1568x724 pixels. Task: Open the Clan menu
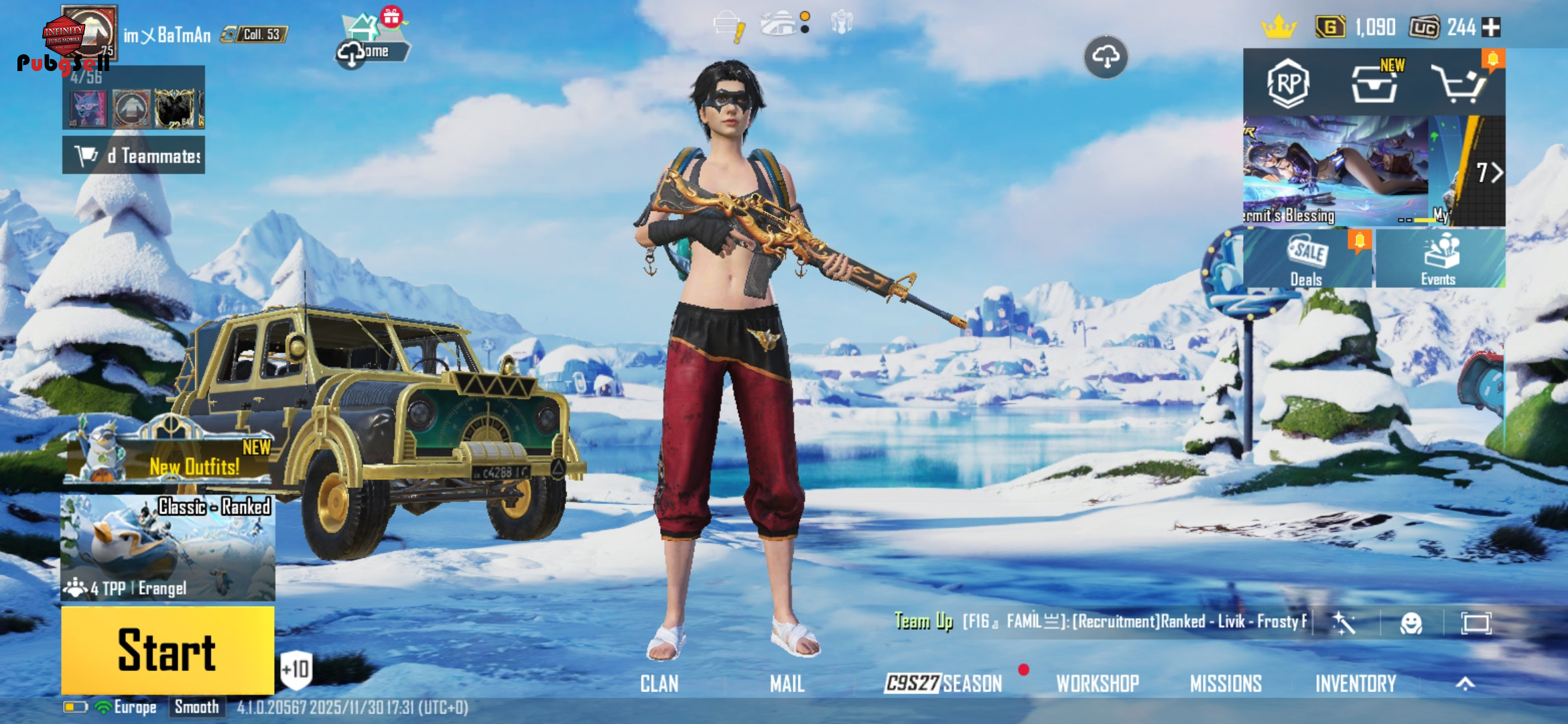pos(659,684)
